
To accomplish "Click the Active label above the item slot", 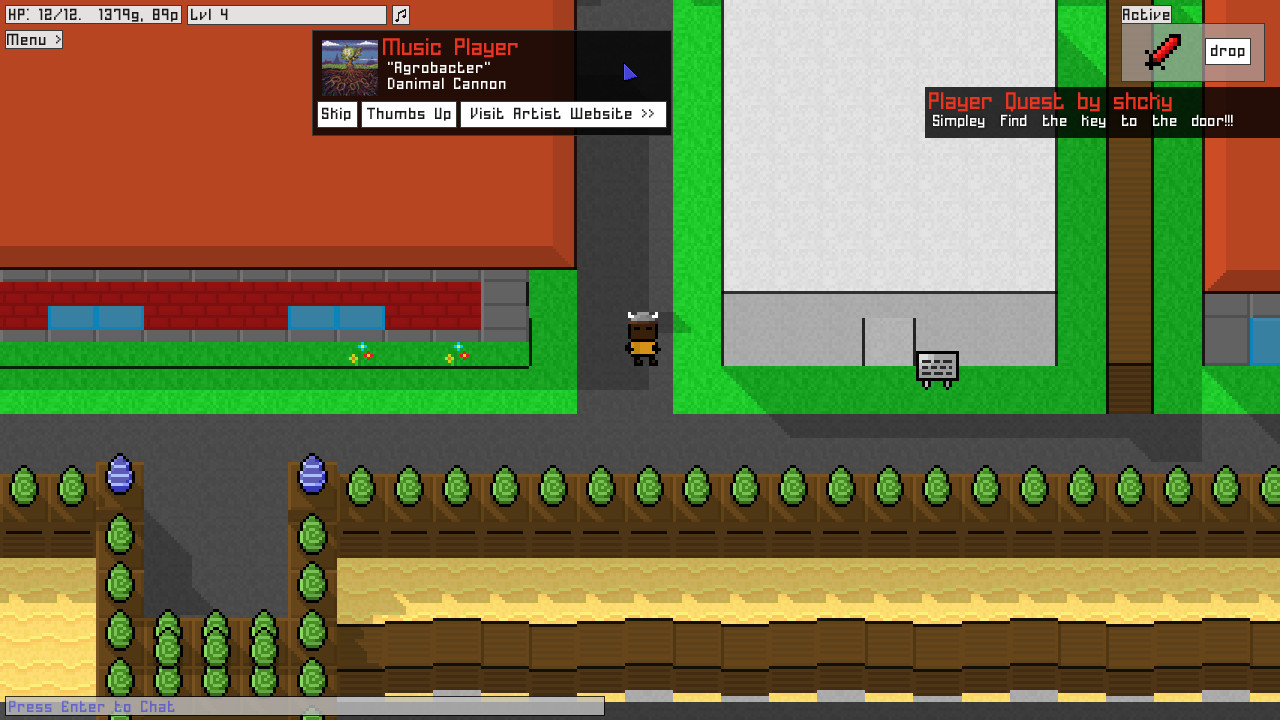I will [x=1146, y=14].
